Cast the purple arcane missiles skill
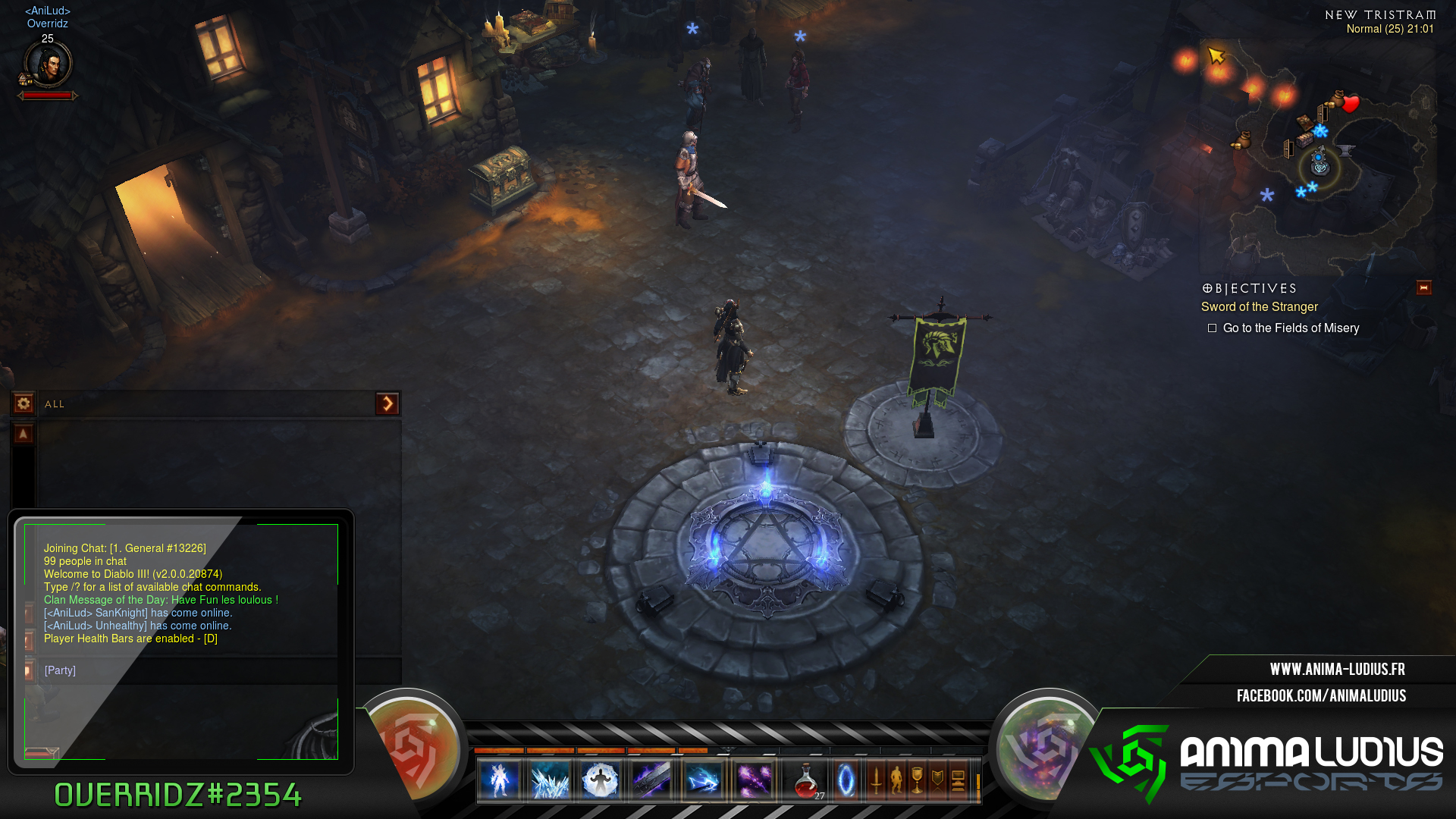 pos(754,780)
